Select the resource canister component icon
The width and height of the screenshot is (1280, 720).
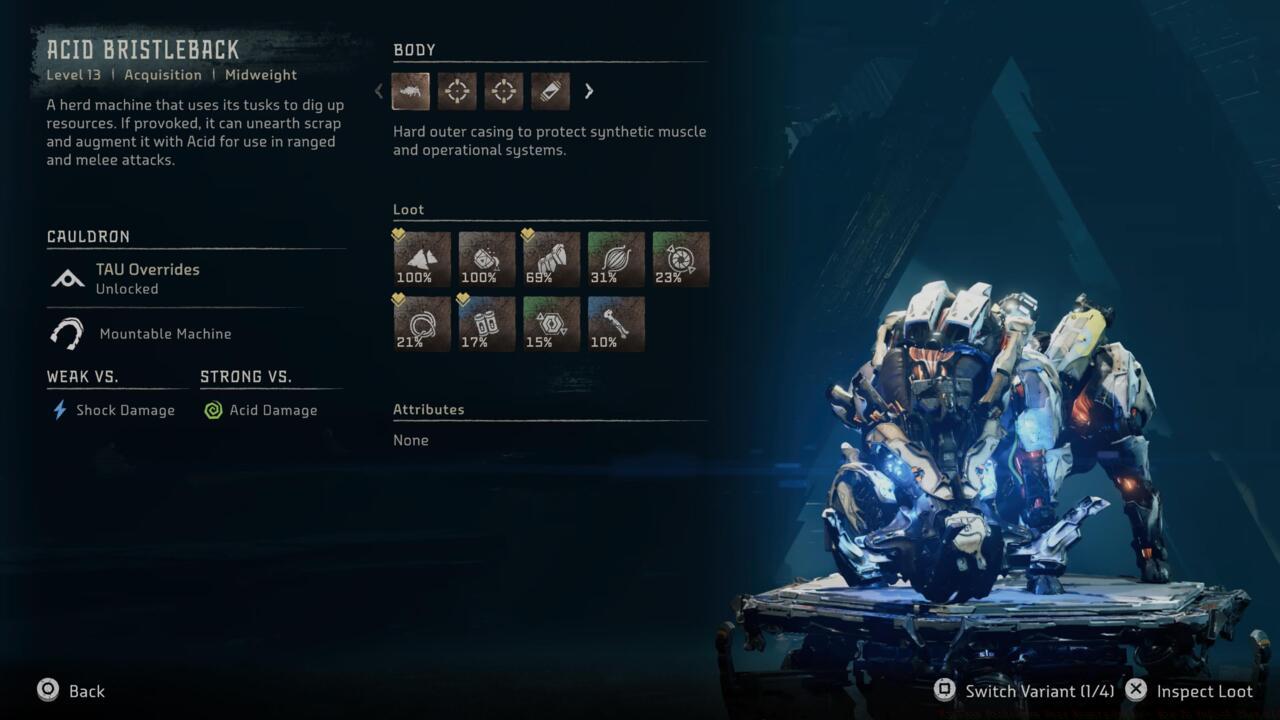[x=549, y=91]
